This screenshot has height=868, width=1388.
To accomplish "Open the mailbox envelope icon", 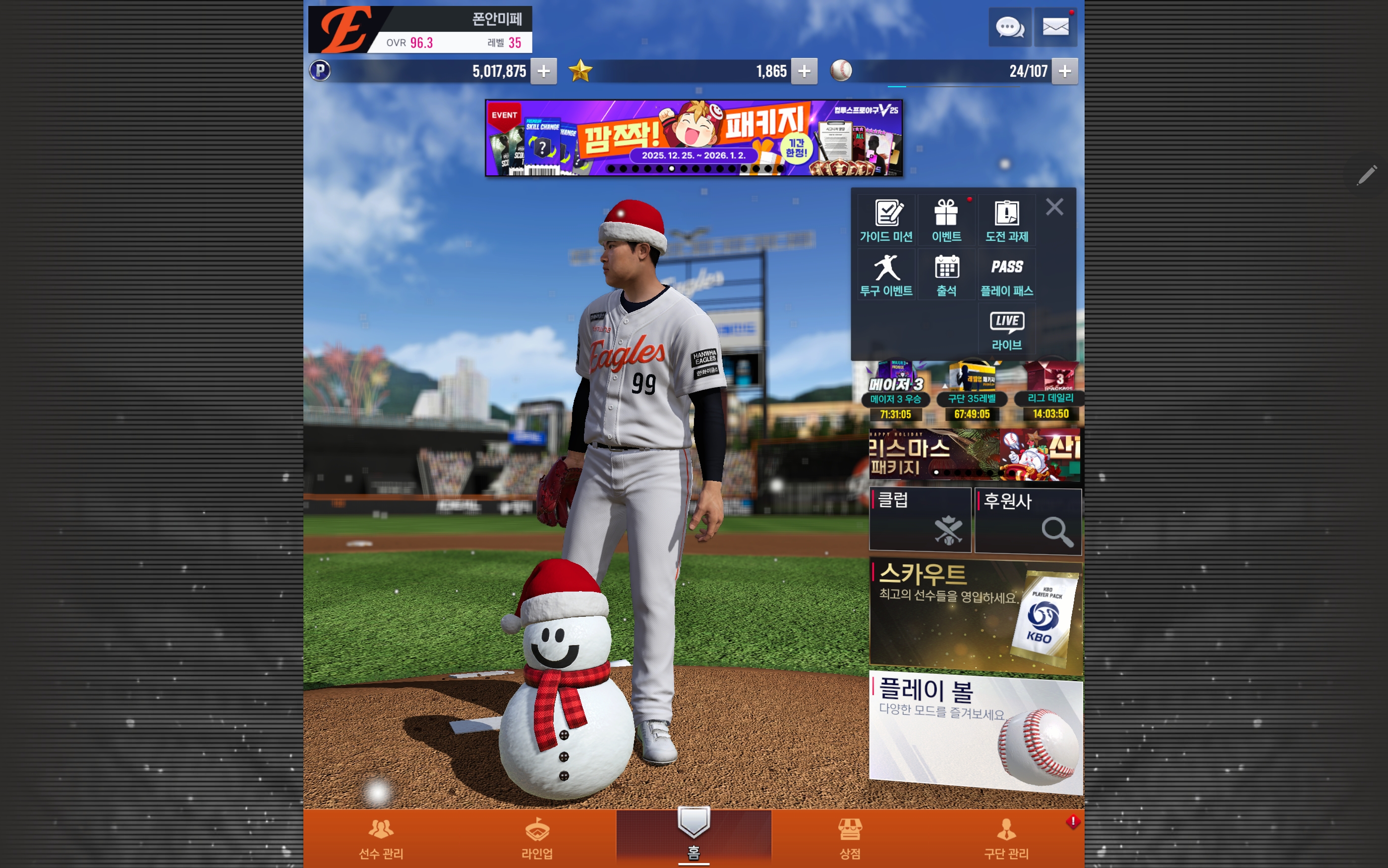I will click(1055, 27).
